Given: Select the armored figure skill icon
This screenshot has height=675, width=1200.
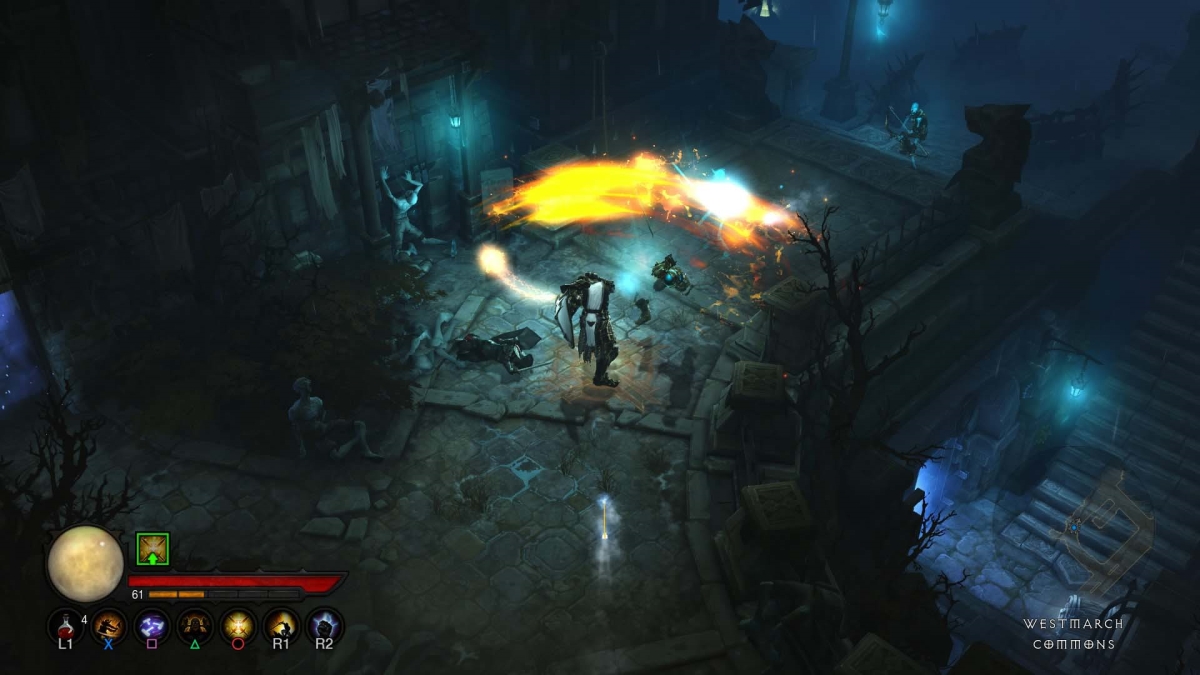Looking at the screenshot, I should pyautogui.click(x=194, y=625).
